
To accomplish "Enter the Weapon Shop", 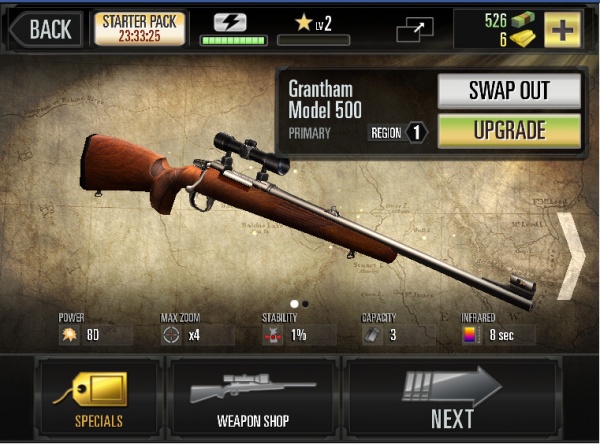I will pos(253,396).
